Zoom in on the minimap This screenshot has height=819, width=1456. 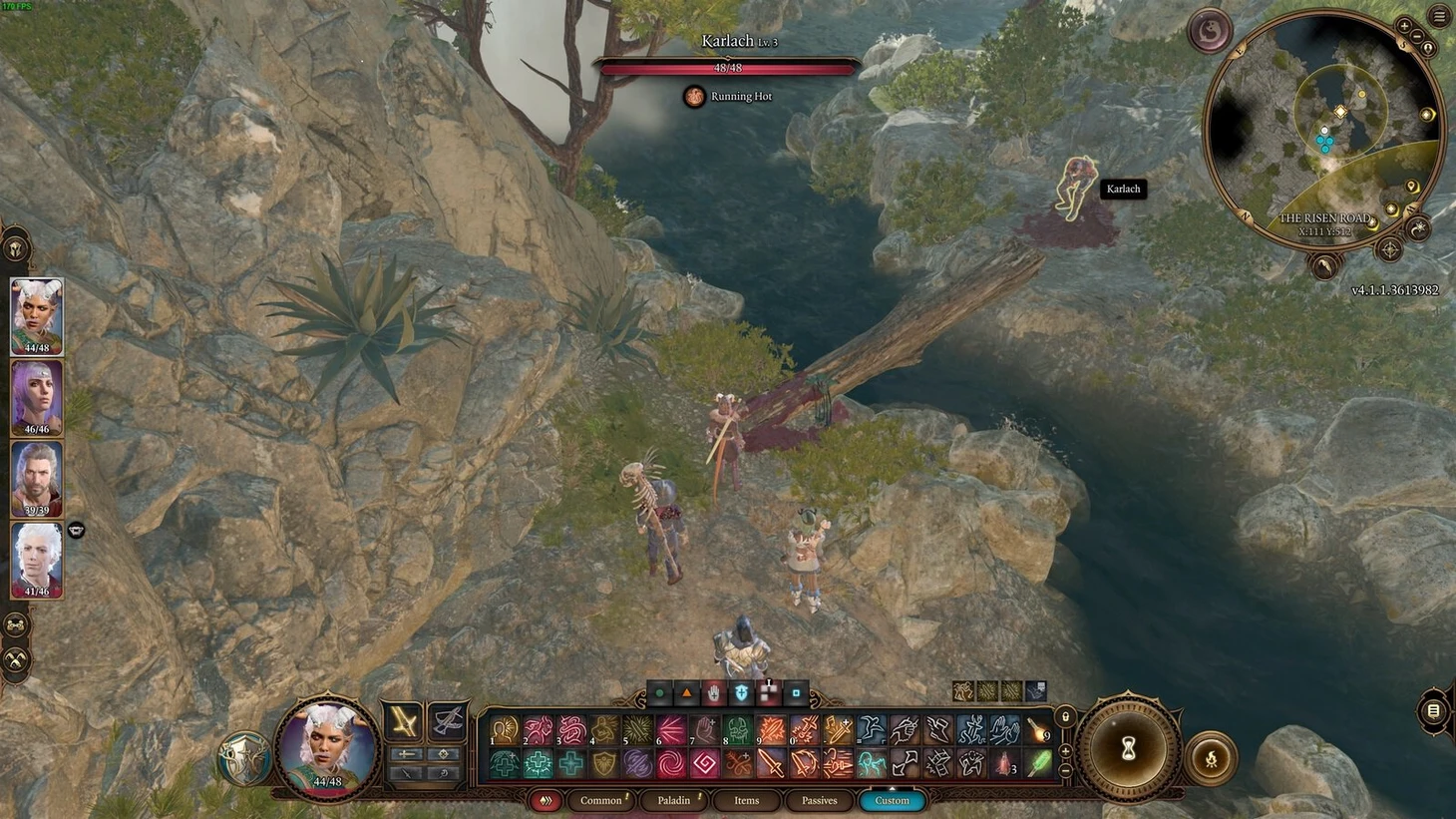[1404, 26]
